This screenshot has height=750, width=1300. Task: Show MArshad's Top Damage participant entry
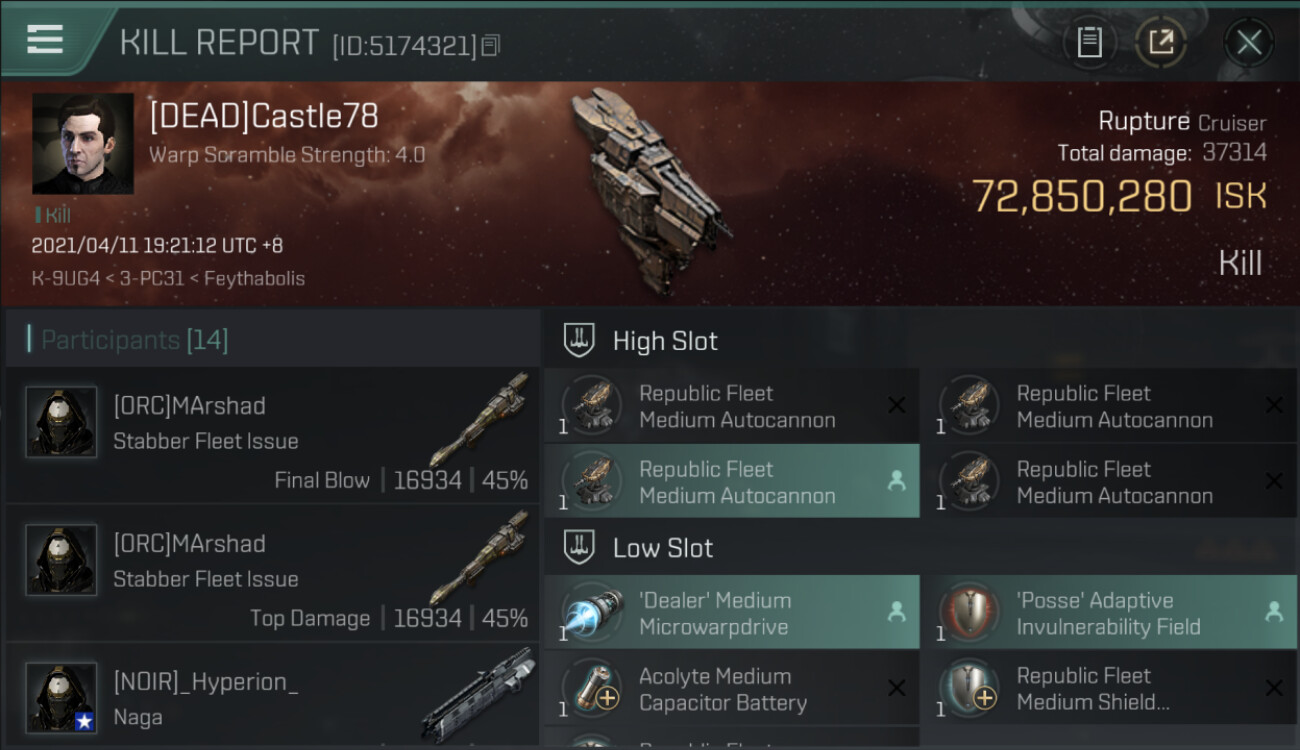272,573
